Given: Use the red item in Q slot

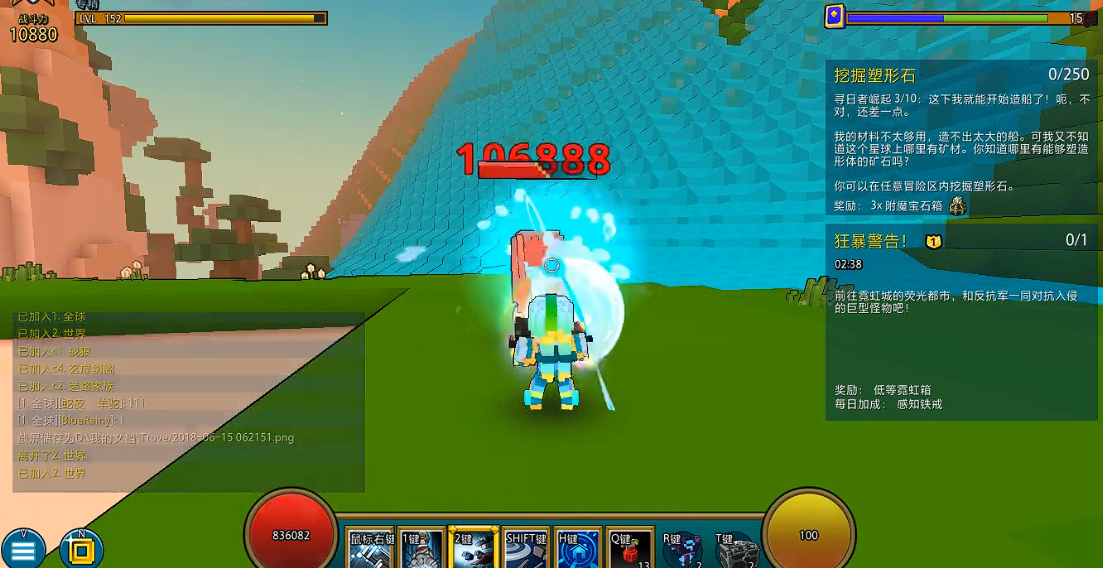Looking at the screenshot, I should pos(630,549).
